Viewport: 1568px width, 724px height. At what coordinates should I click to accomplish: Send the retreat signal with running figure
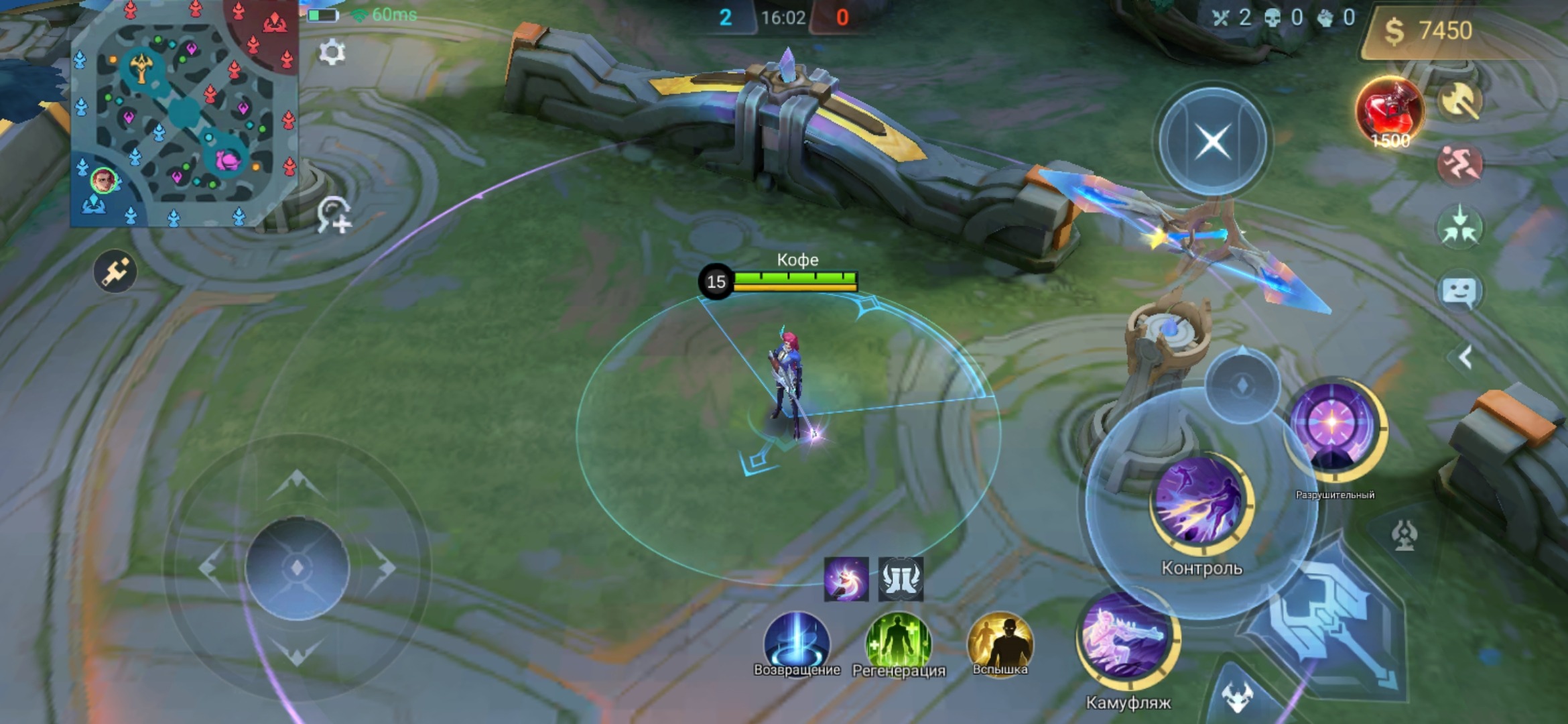[x=1460, y=164]
